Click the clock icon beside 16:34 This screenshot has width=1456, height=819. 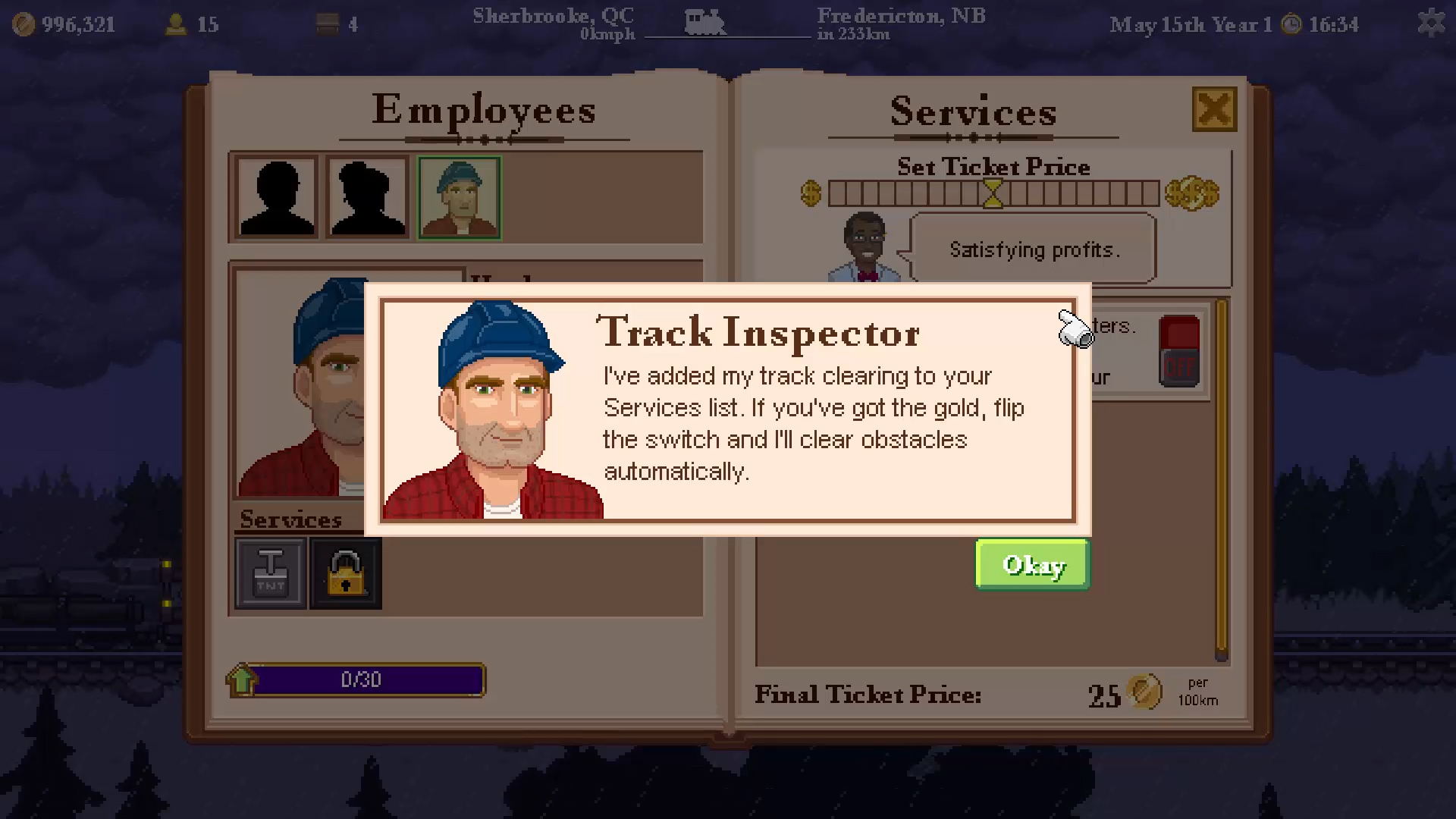coord(1291,24)
